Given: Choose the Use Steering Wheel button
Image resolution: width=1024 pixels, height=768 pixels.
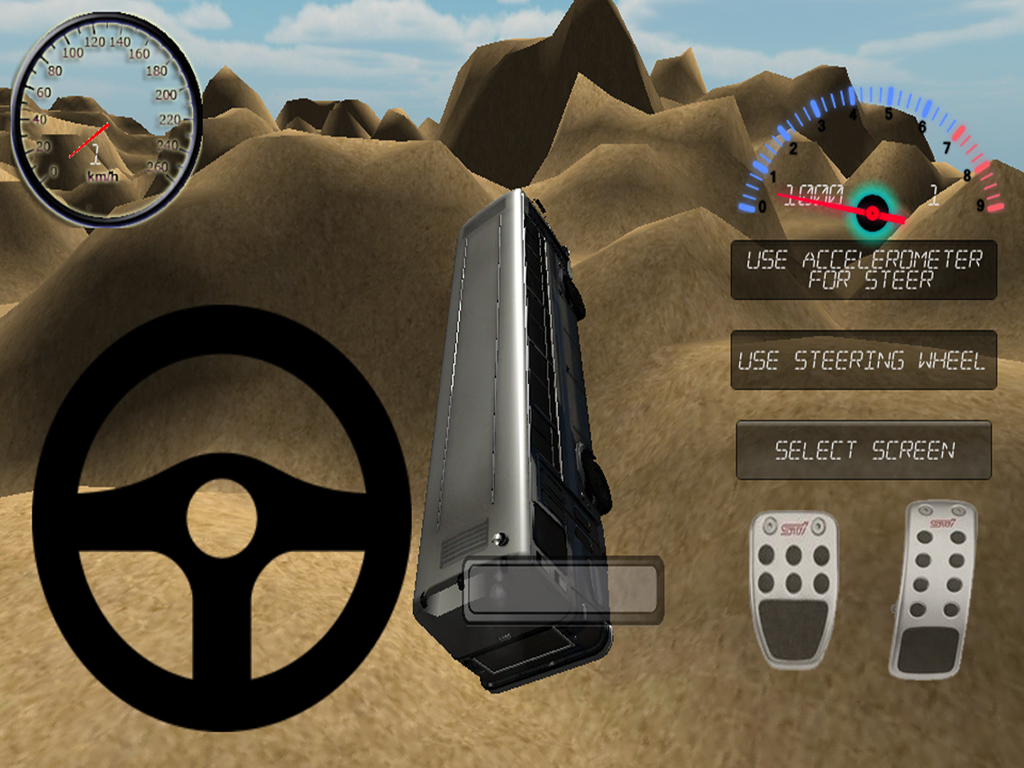Looking at the screenshot, I should [x=864, y=360].
